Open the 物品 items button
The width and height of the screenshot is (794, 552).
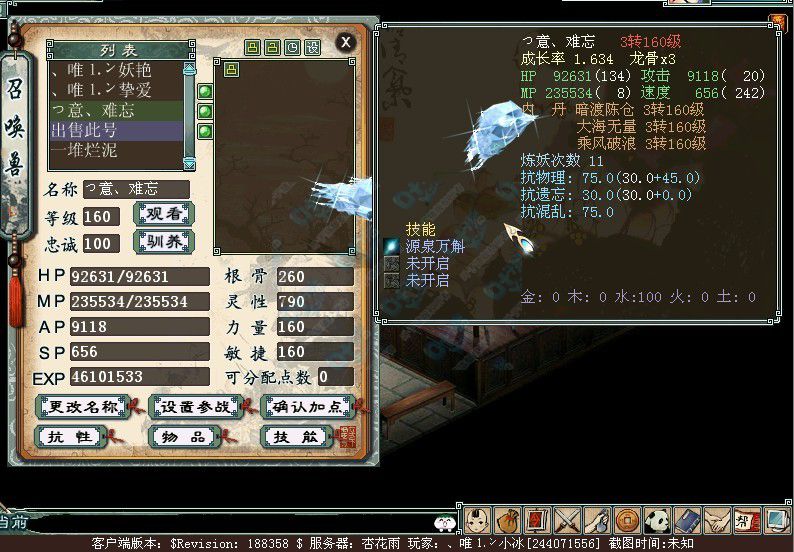(182, 437)
